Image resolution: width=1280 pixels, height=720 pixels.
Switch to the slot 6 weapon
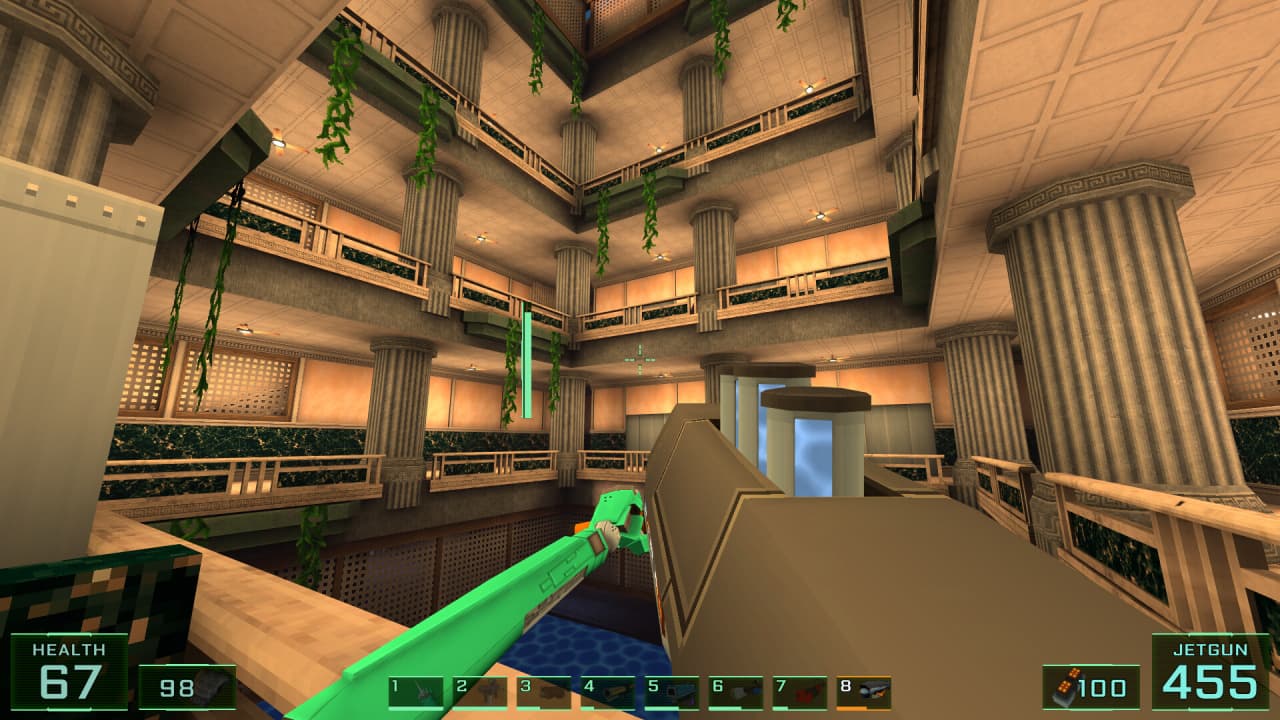tap(736, 691)
